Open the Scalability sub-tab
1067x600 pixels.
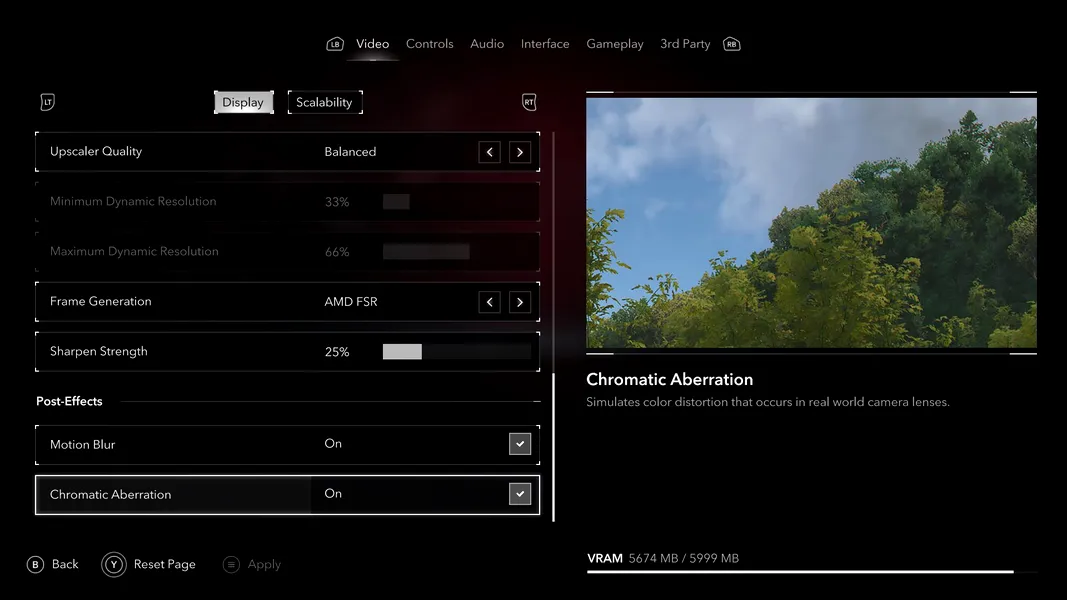tap(324, 102)
